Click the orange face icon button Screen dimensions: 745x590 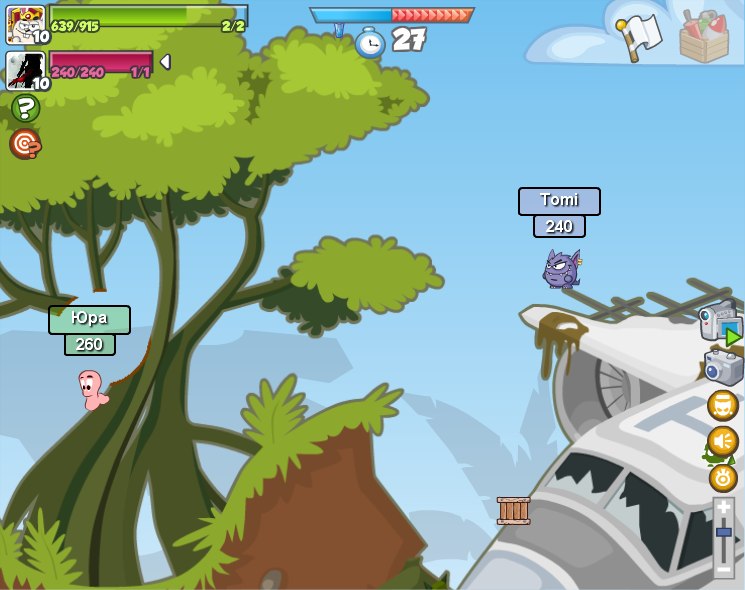point(723,405)
